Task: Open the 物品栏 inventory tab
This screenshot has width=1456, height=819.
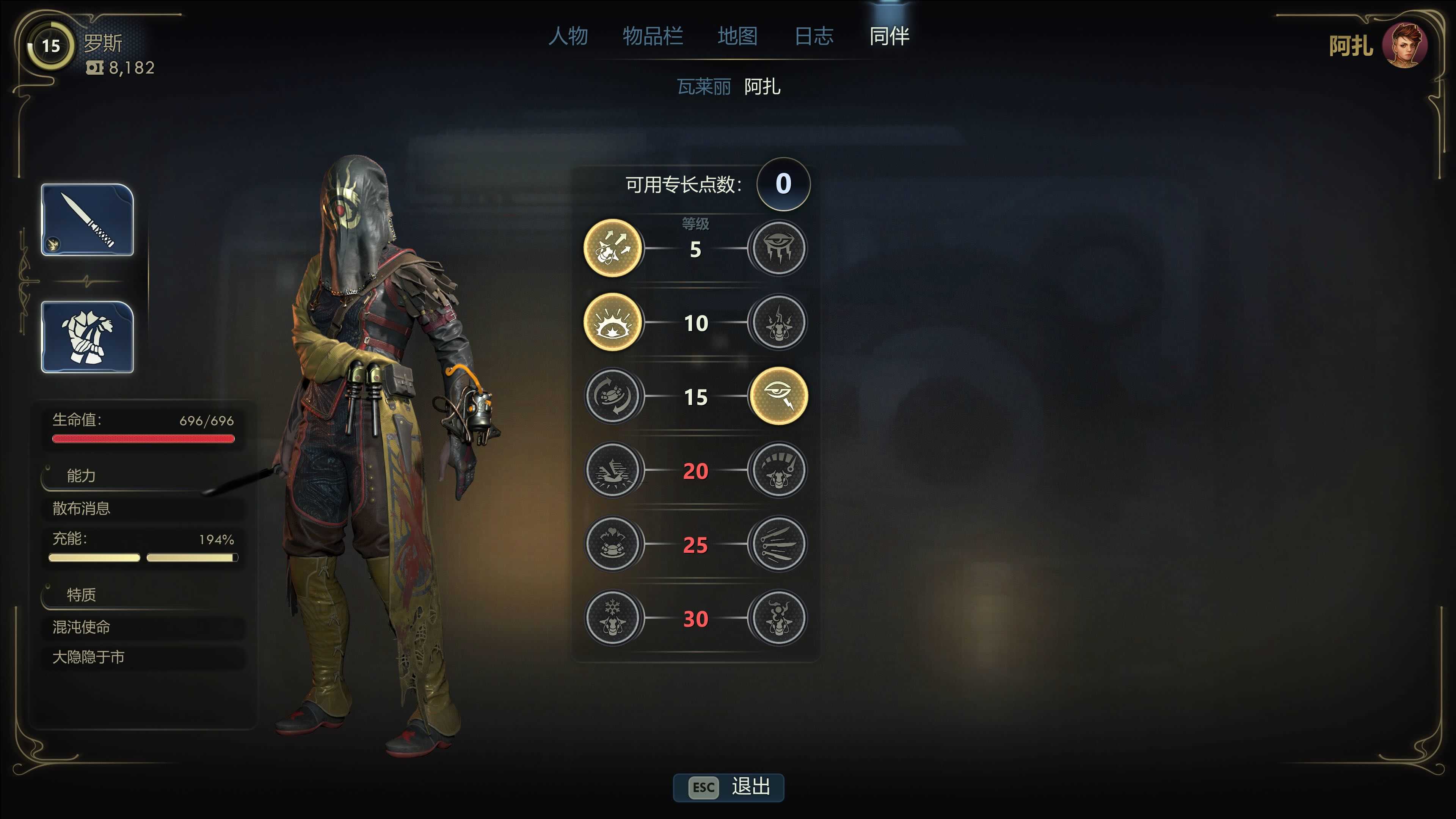Action: pyautogui.click(x=652, y=36)
